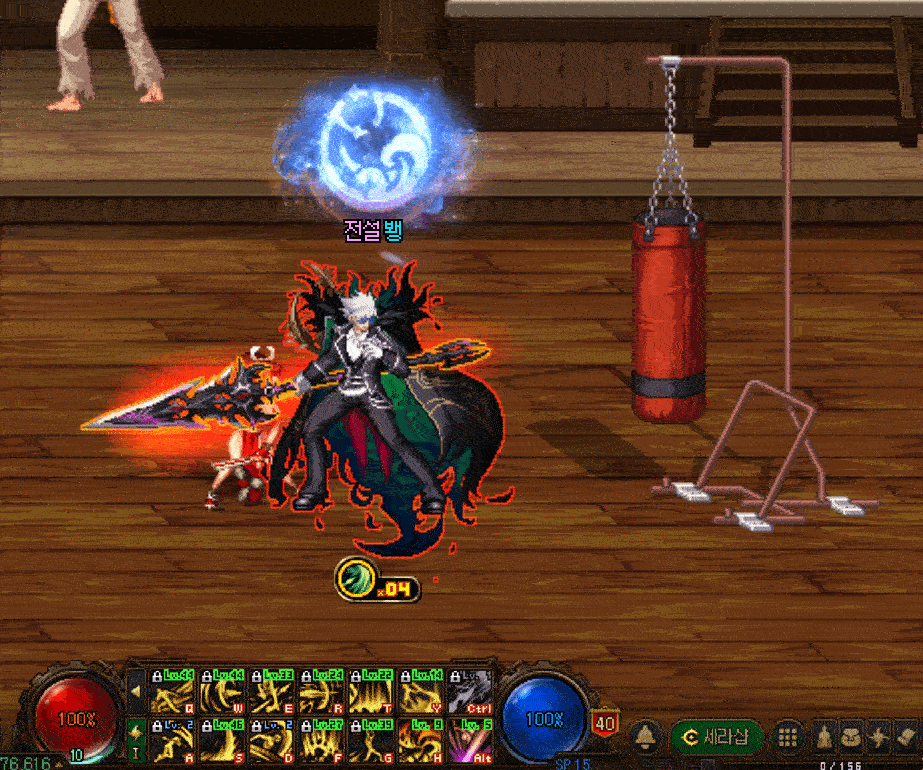Image resolution: width=923 pixels, height=770 pixels.
Task: Use the skill in the Q slot
Action: 172,691
